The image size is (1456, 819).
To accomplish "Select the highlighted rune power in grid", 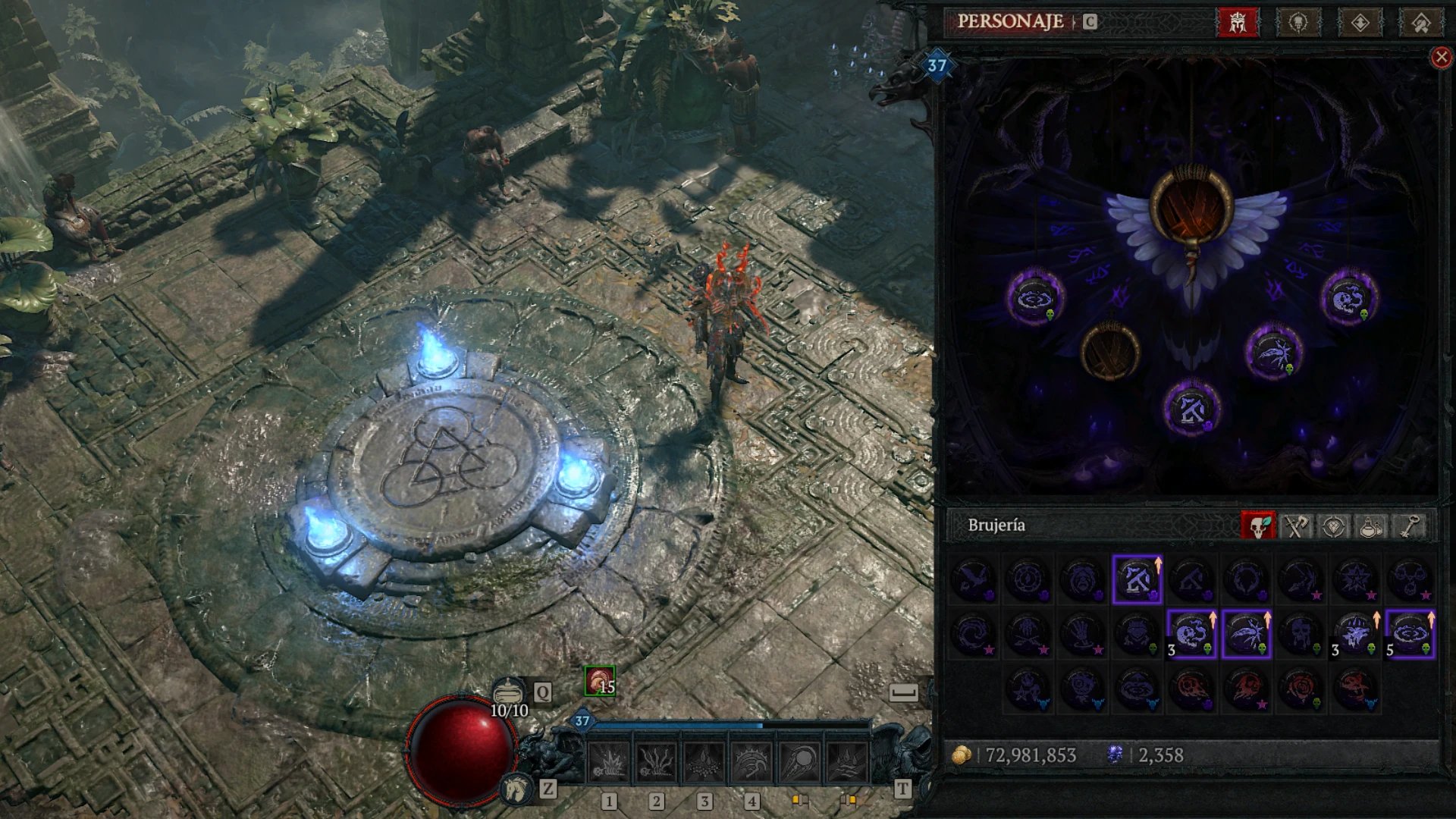I will click(x=1137, y=579).
